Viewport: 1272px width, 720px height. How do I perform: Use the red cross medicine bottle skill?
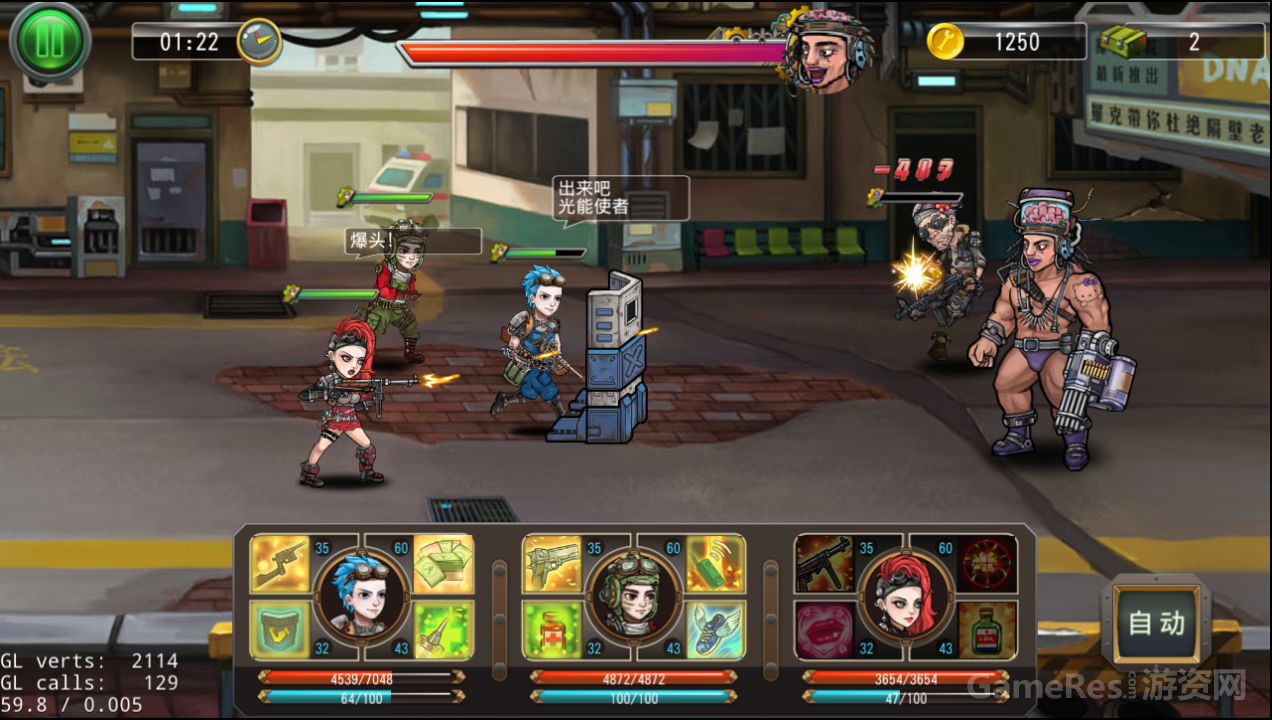tap(552, 629)
